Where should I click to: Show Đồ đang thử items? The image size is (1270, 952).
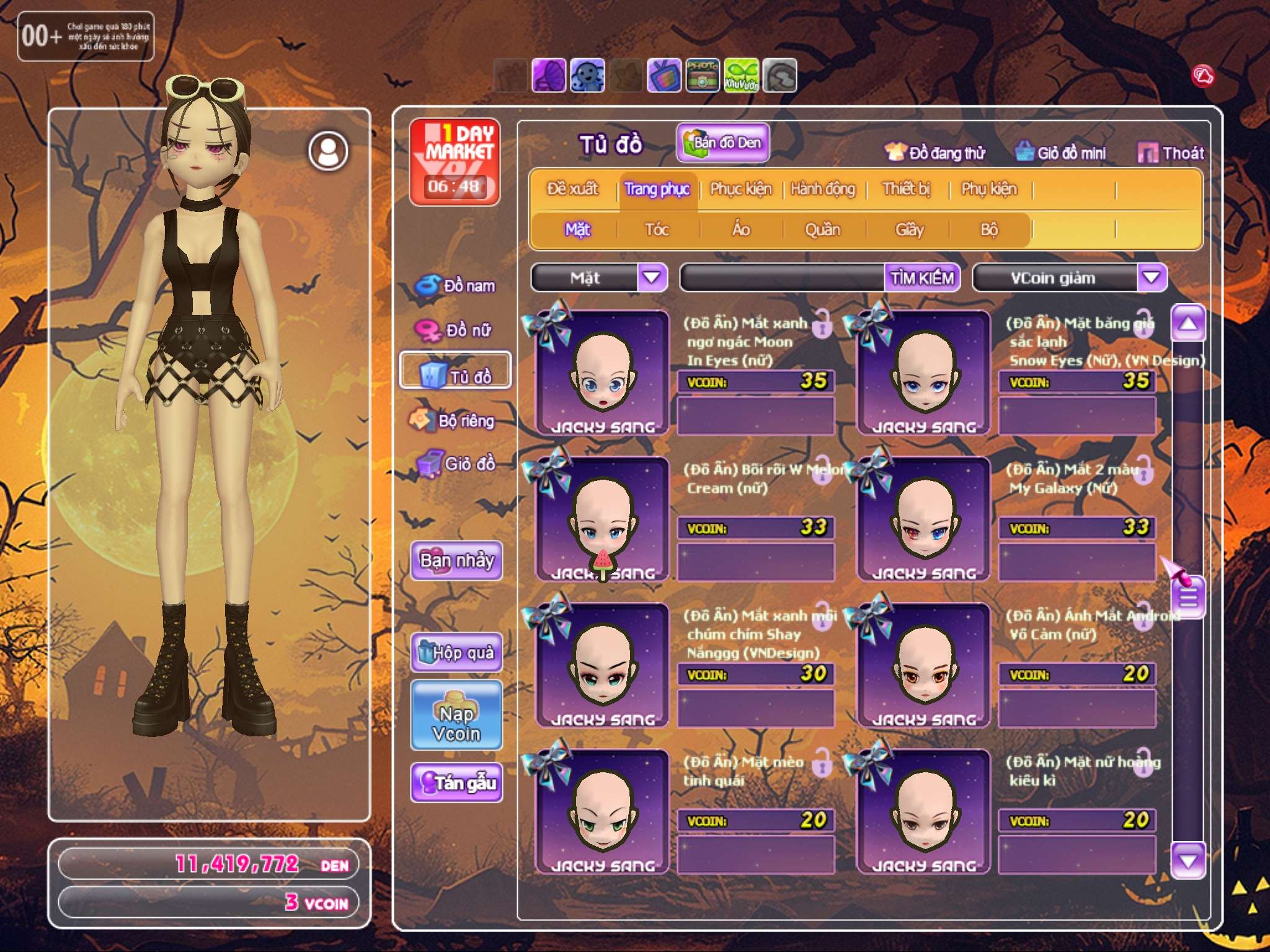coord(935,153)
